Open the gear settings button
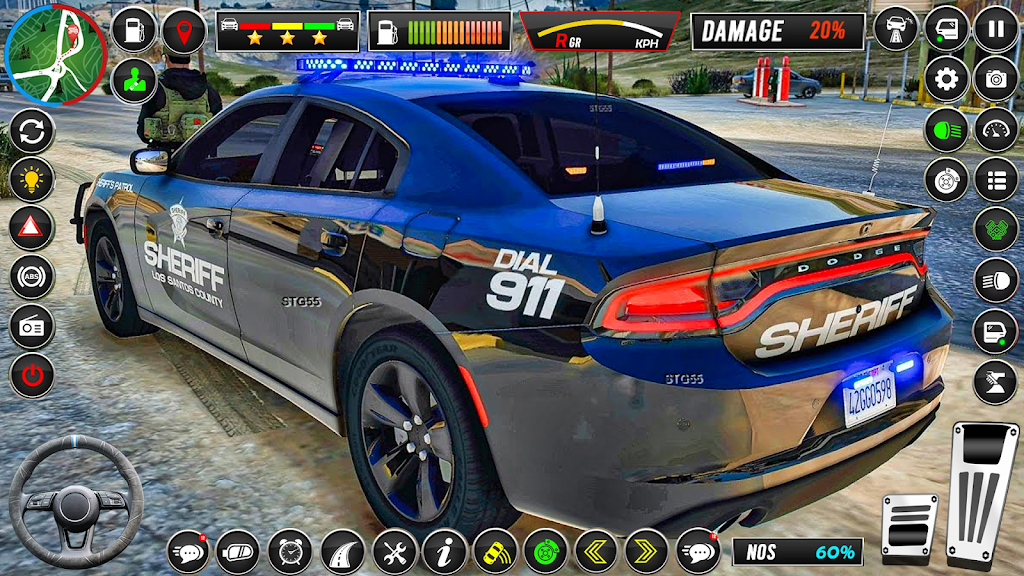Viewport: 1024px width, 576px height. (946, 78)
